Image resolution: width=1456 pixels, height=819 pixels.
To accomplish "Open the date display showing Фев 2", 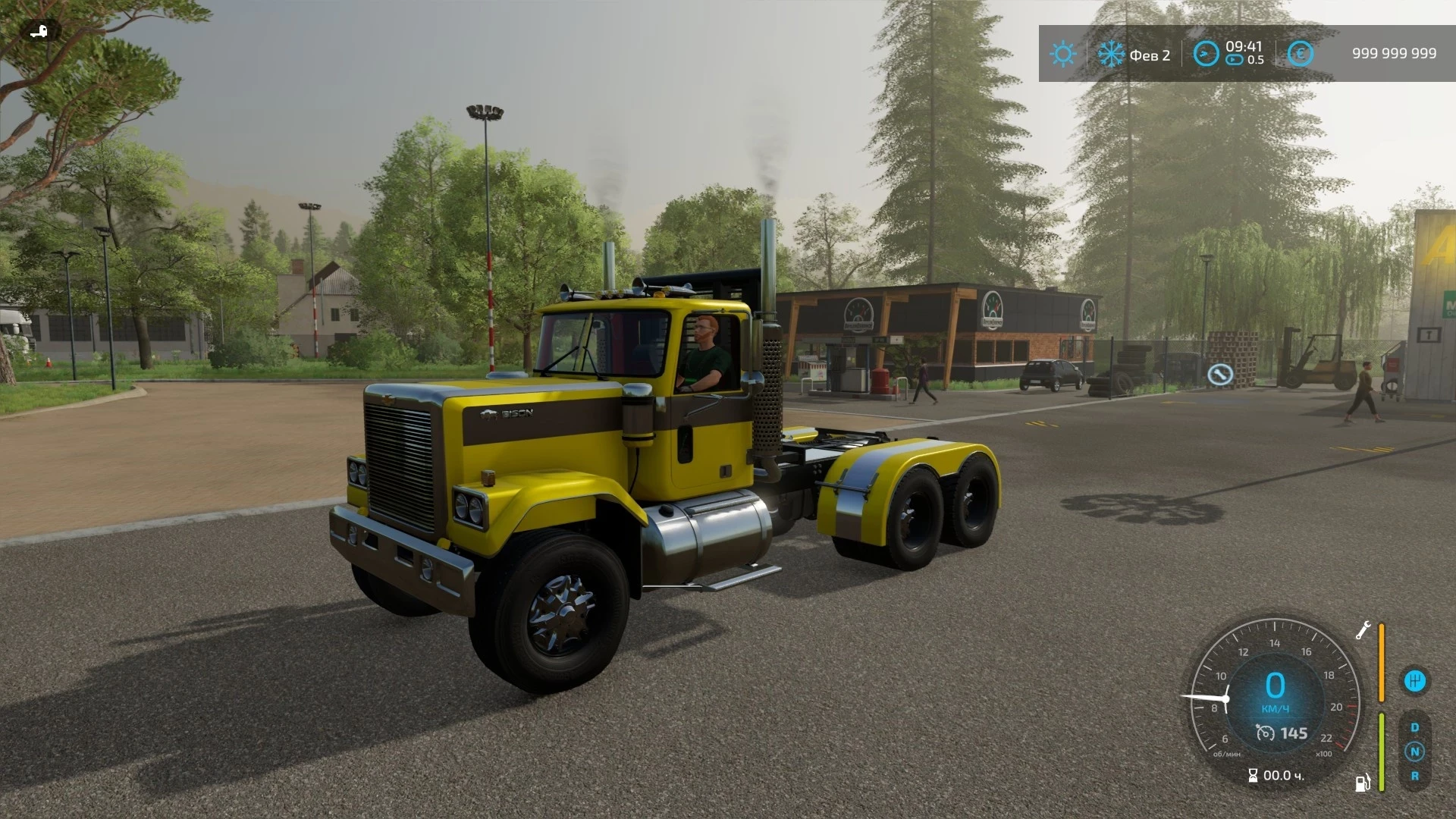I will [x=1151, y=55].
